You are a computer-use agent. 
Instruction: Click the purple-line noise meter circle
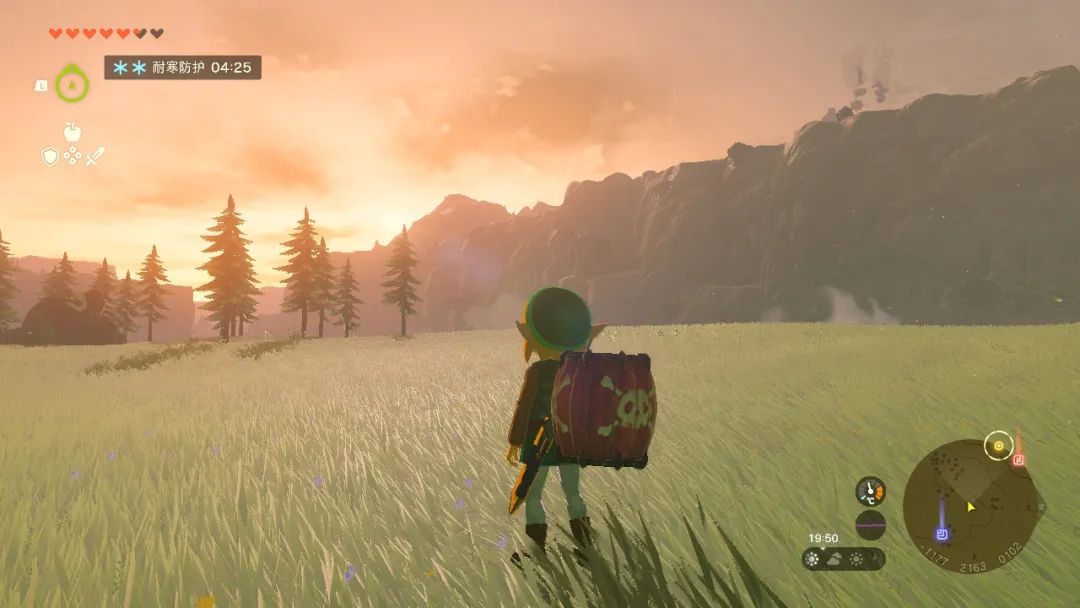[x=870, y=525]
